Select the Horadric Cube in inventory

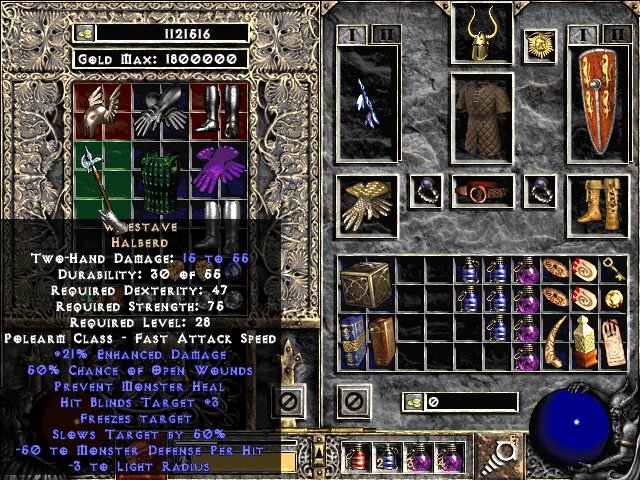click(361, 283)
